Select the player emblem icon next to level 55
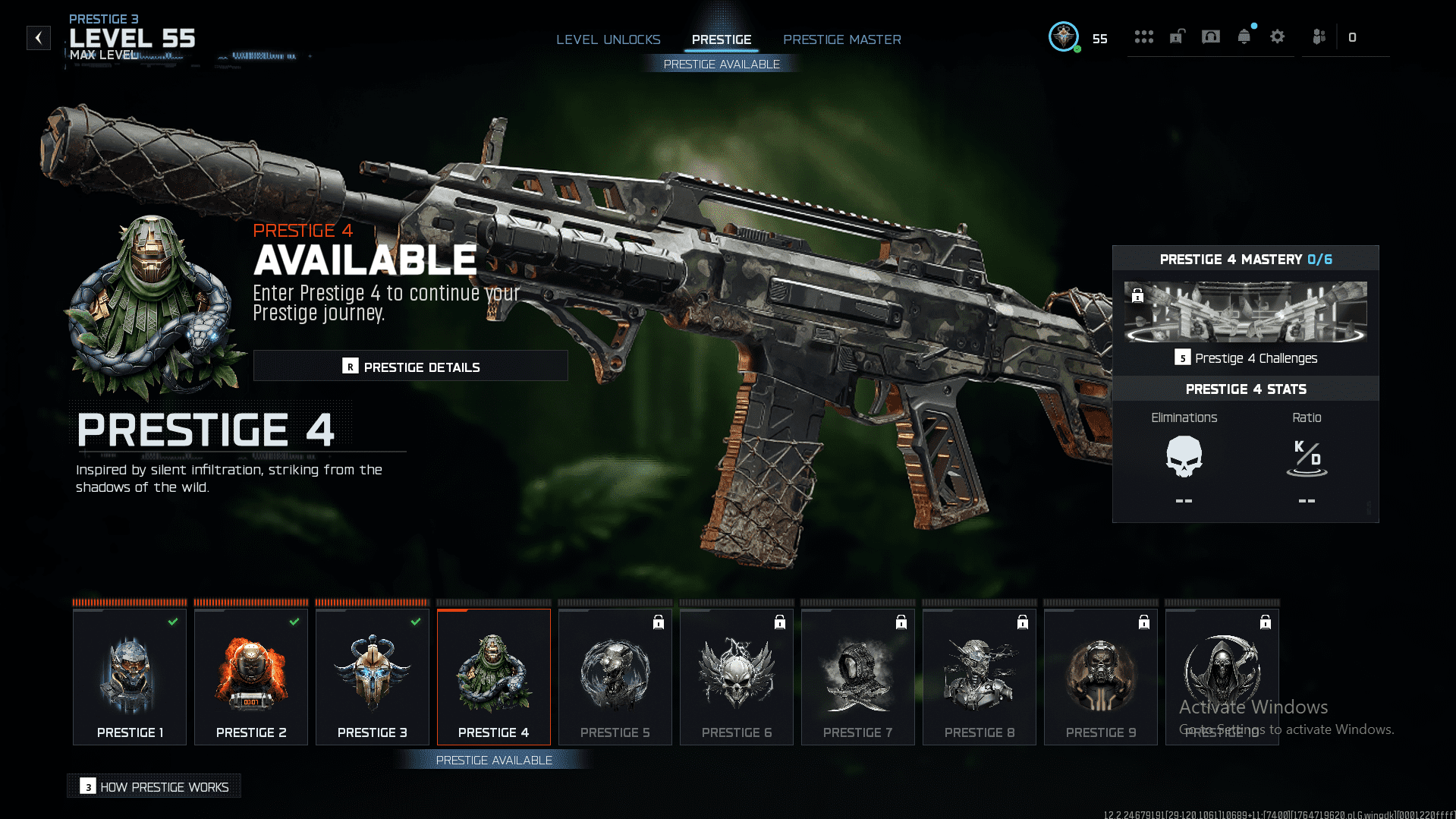 tap(1064, 36)
